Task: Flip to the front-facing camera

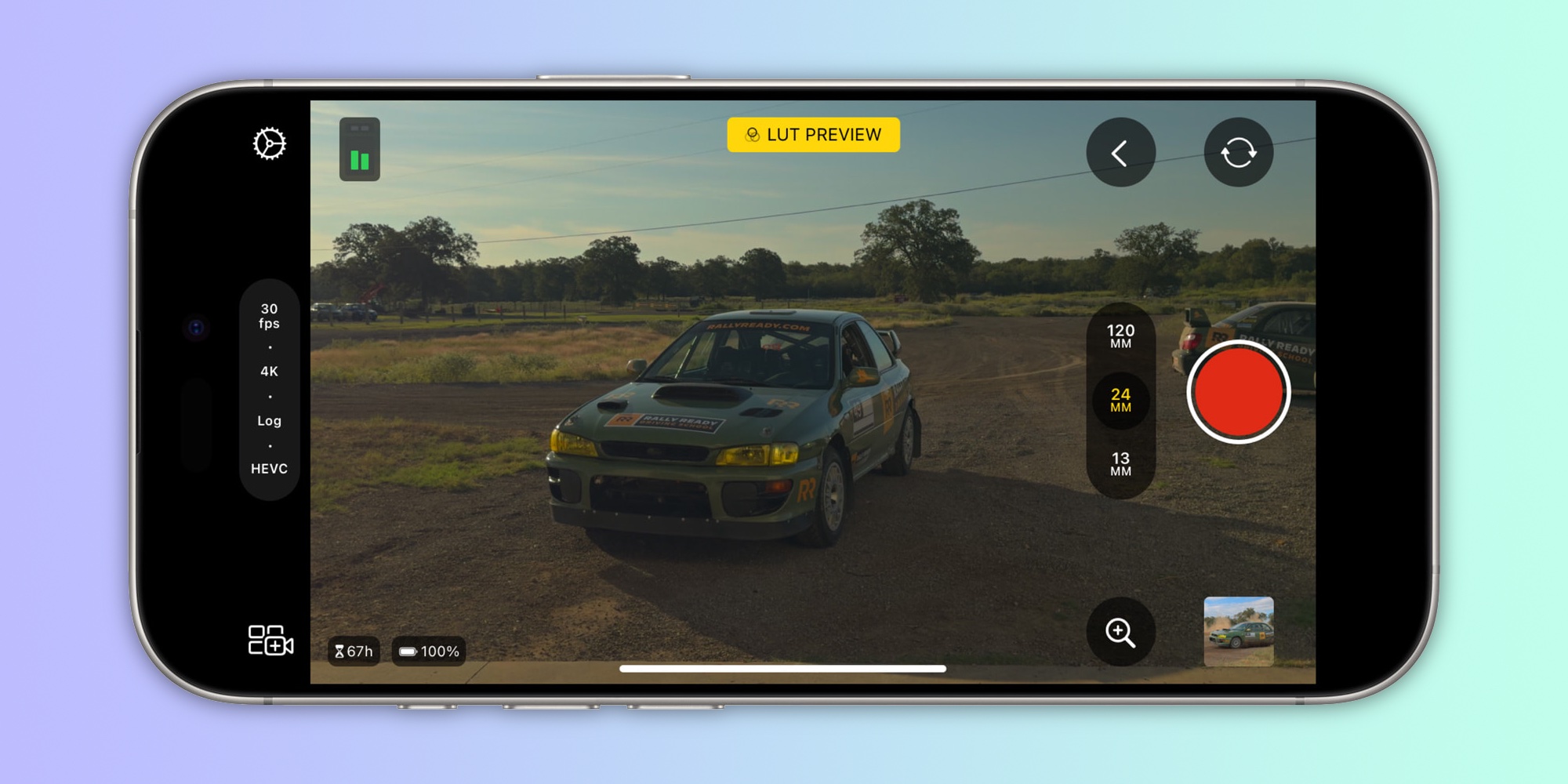Action: click(1240, 152)
